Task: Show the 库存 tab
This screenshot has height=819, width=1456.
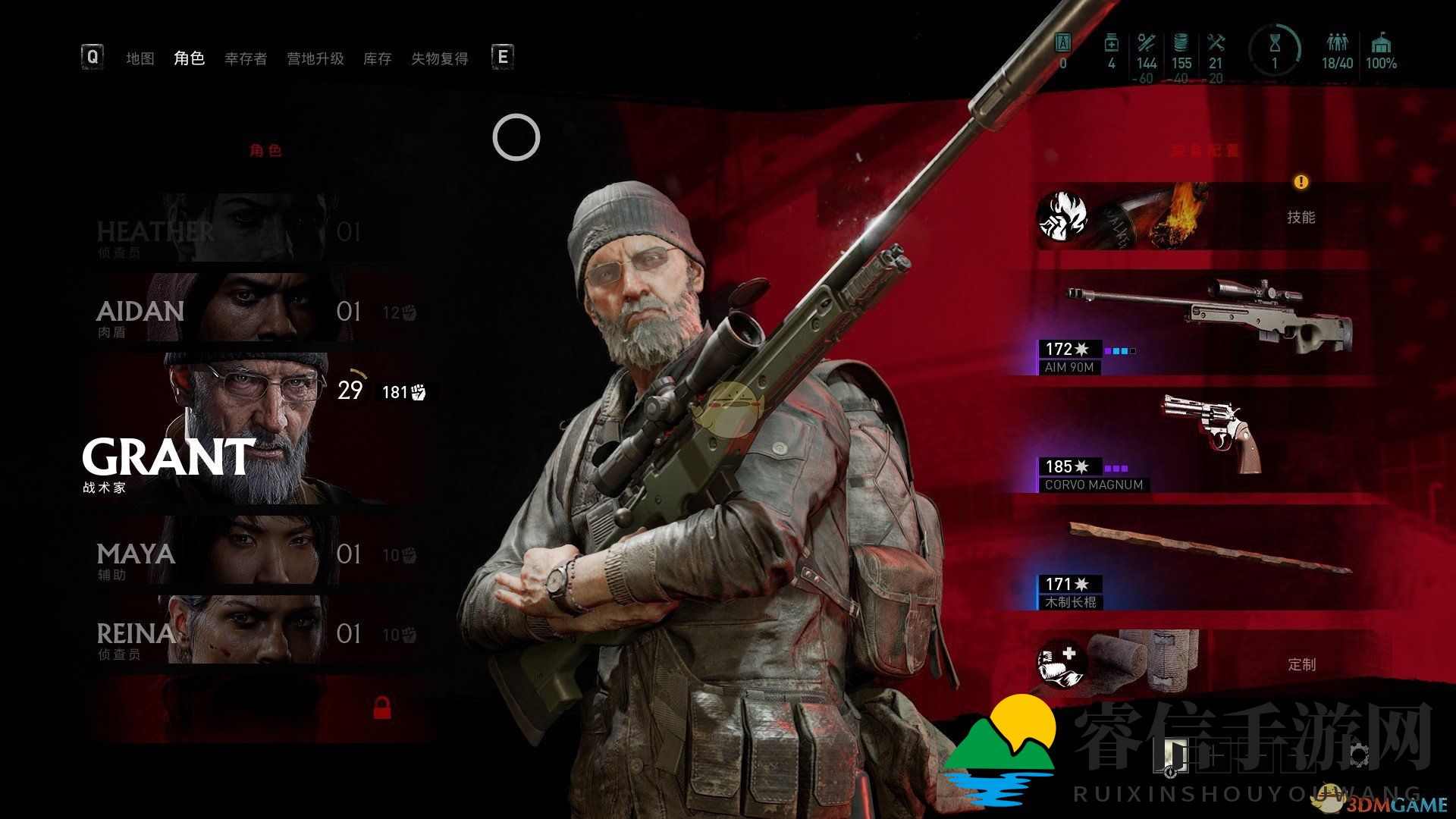Action: click(377, 58)
